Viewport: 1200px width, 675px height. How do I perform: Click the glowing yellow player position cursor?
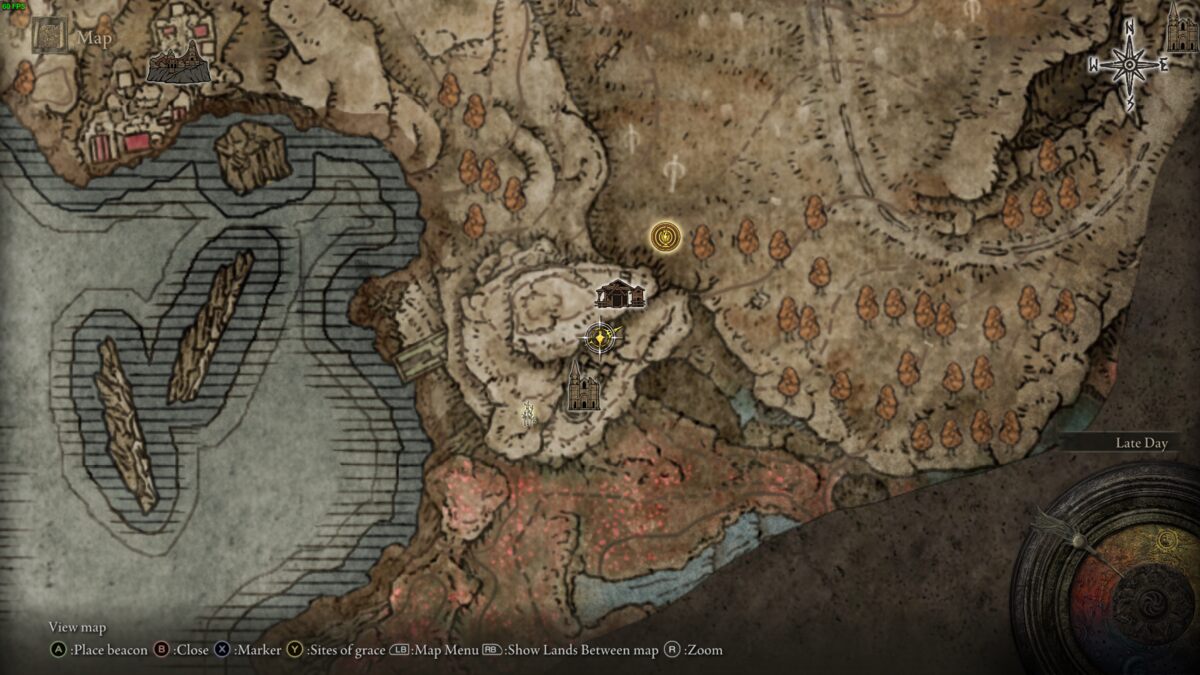pos(599,340)
